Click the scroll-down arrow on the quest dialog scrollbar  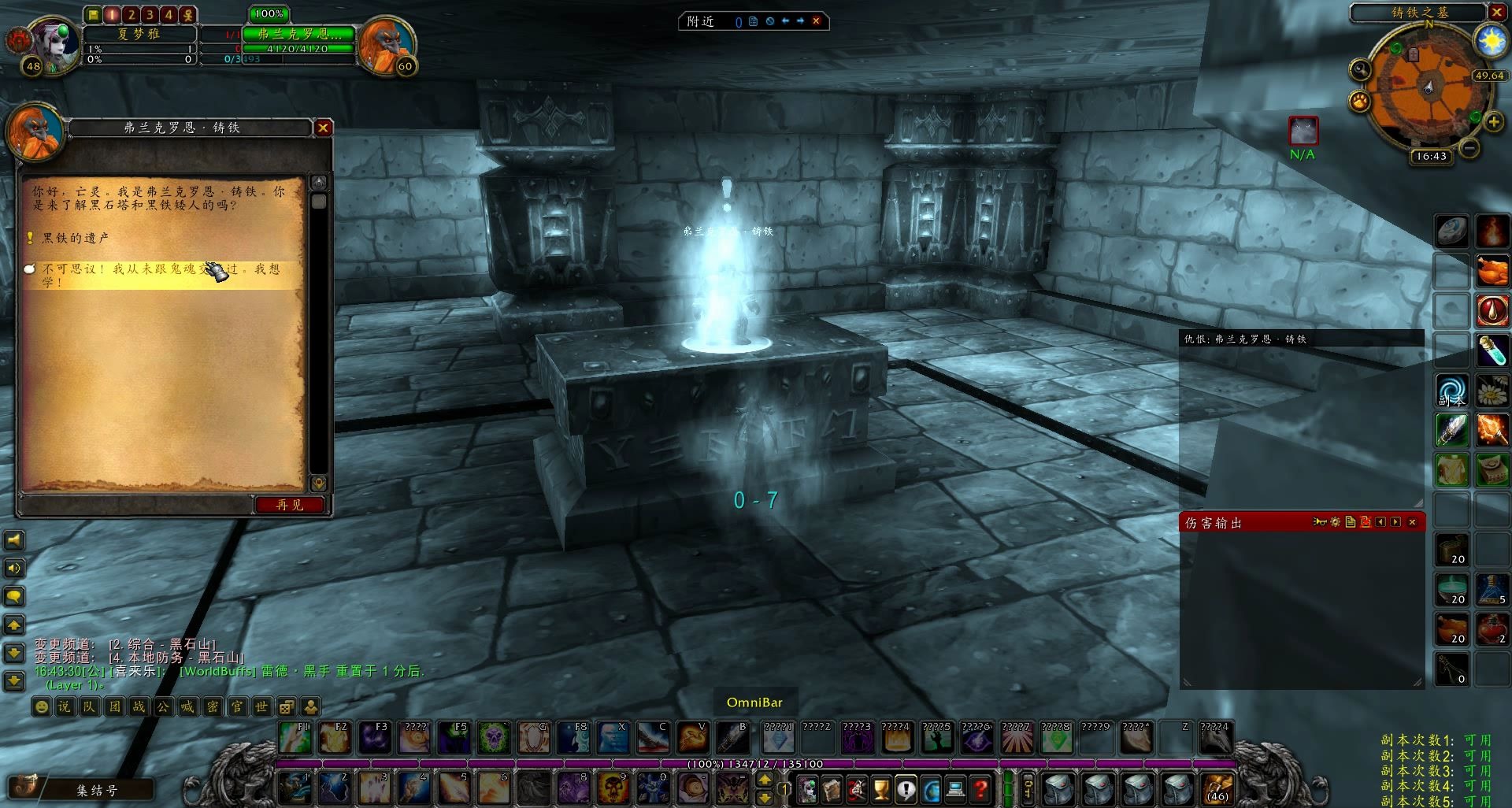coord(318,484)
